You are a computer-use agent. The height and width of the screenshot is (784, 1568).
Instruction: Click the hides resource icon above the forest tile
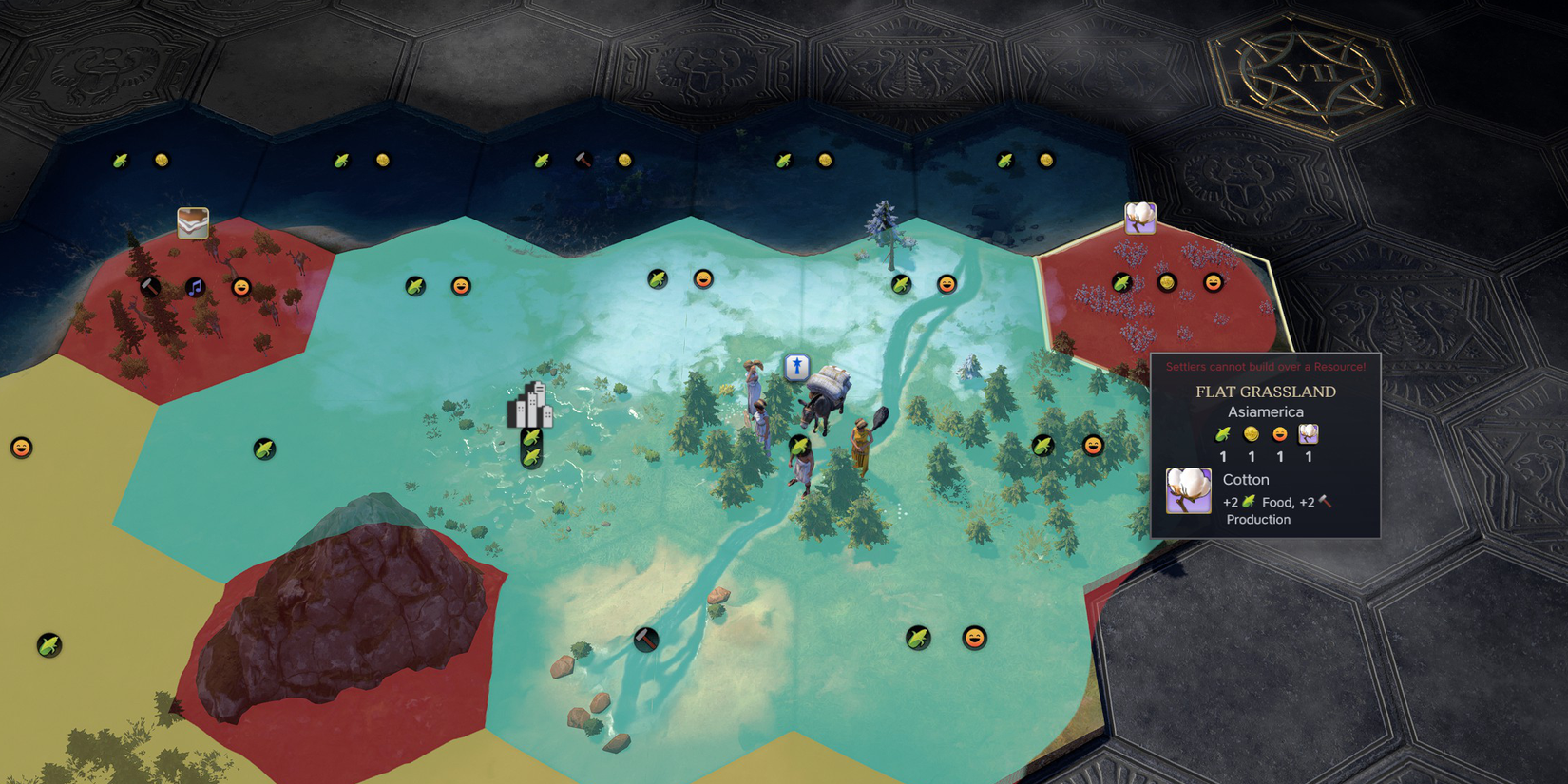(x=193, y=223)
